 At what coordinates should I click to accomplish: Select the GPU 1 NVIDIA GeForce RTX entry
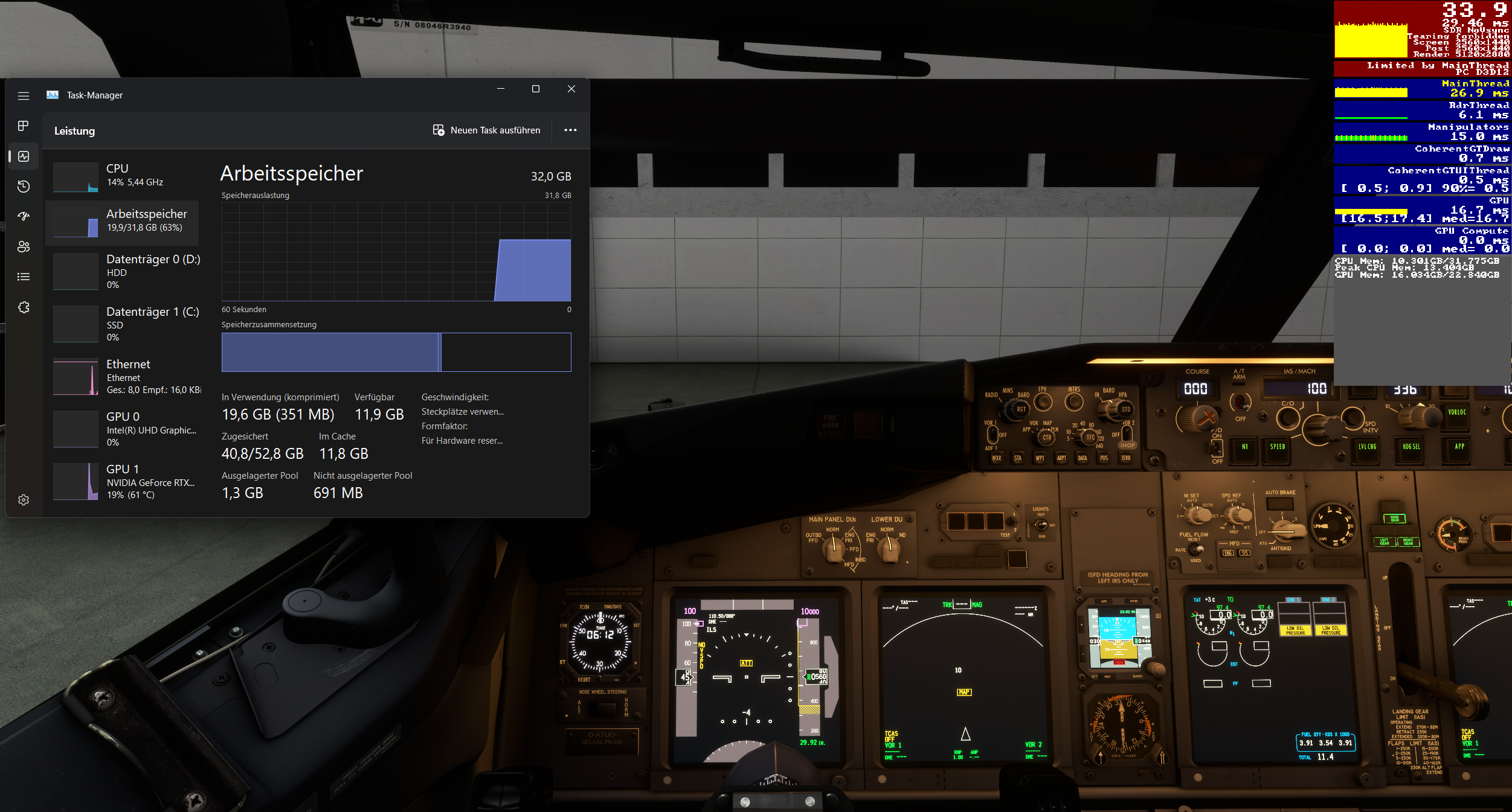point(127,481)
